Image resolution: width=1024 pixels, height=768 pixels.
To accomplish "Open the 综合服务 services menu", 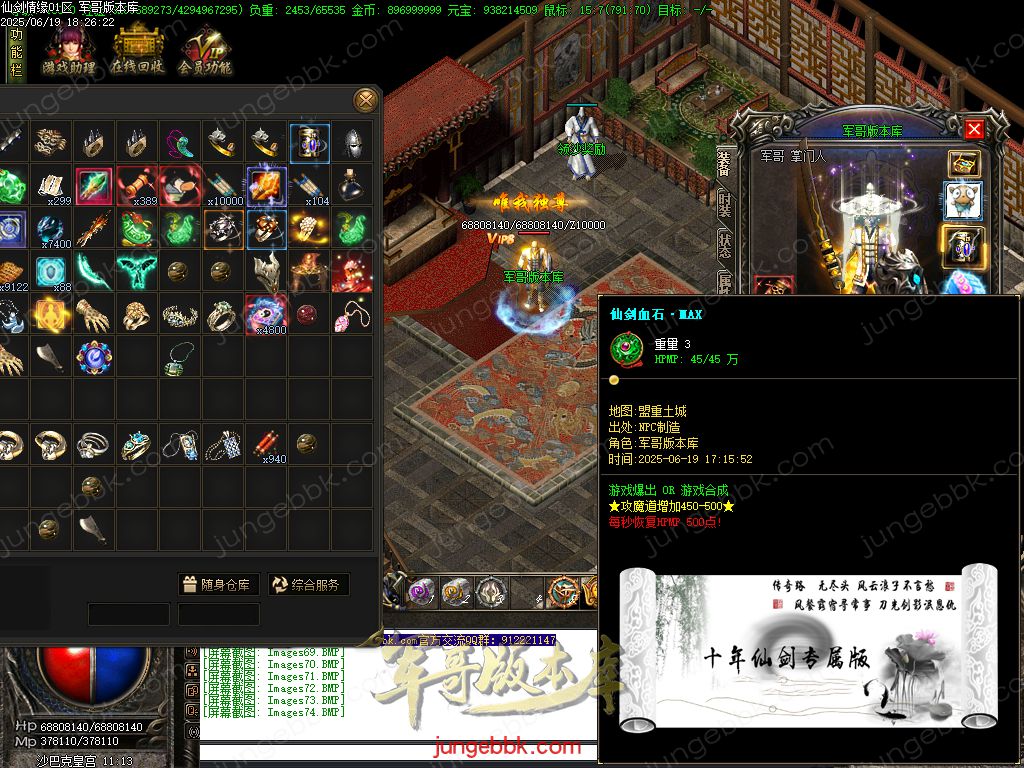I will pyautogui.click(x=308, y=585).
